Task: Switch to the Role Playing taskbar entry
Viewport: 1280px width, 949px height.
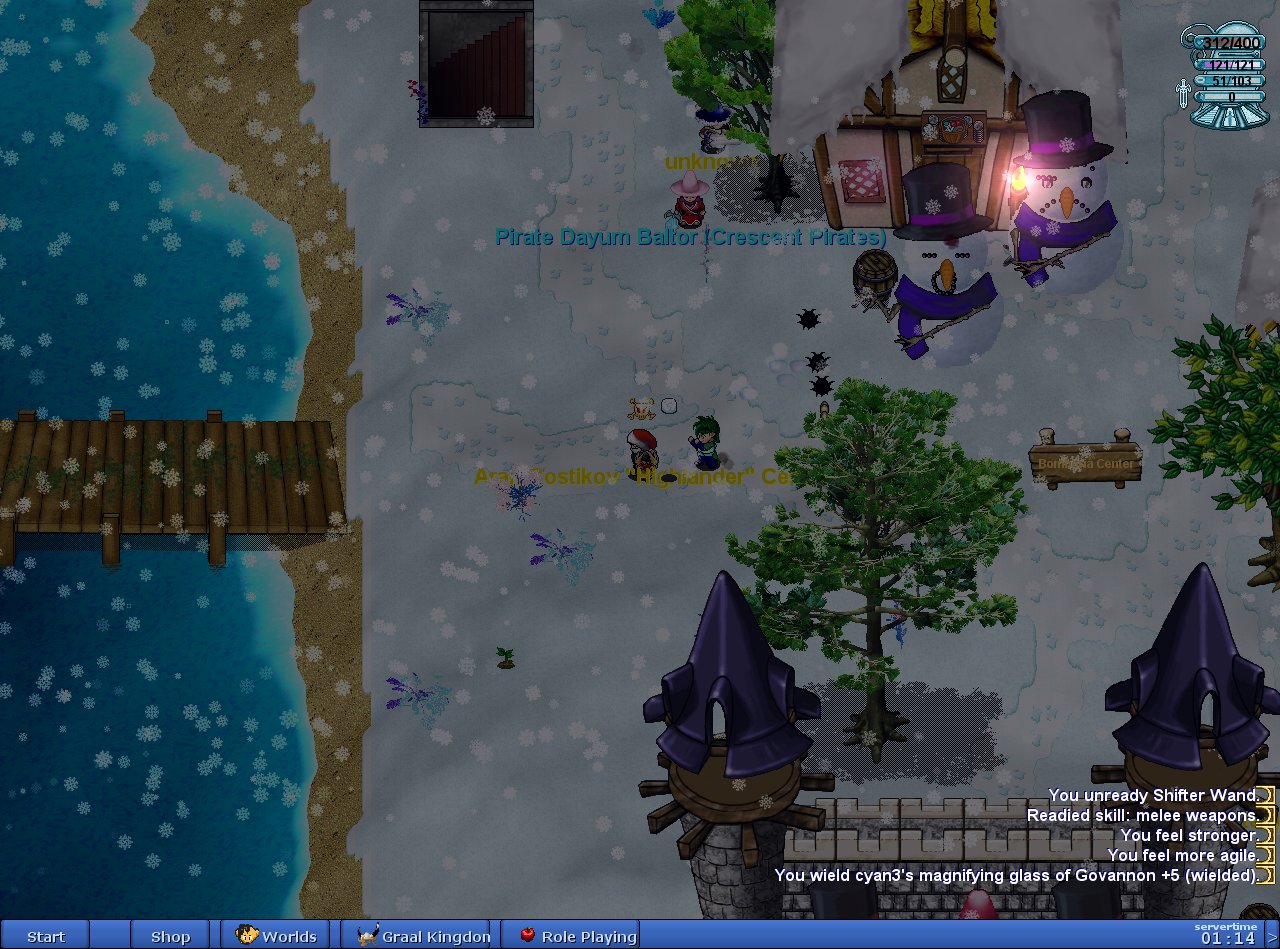Action: [577, 936]
